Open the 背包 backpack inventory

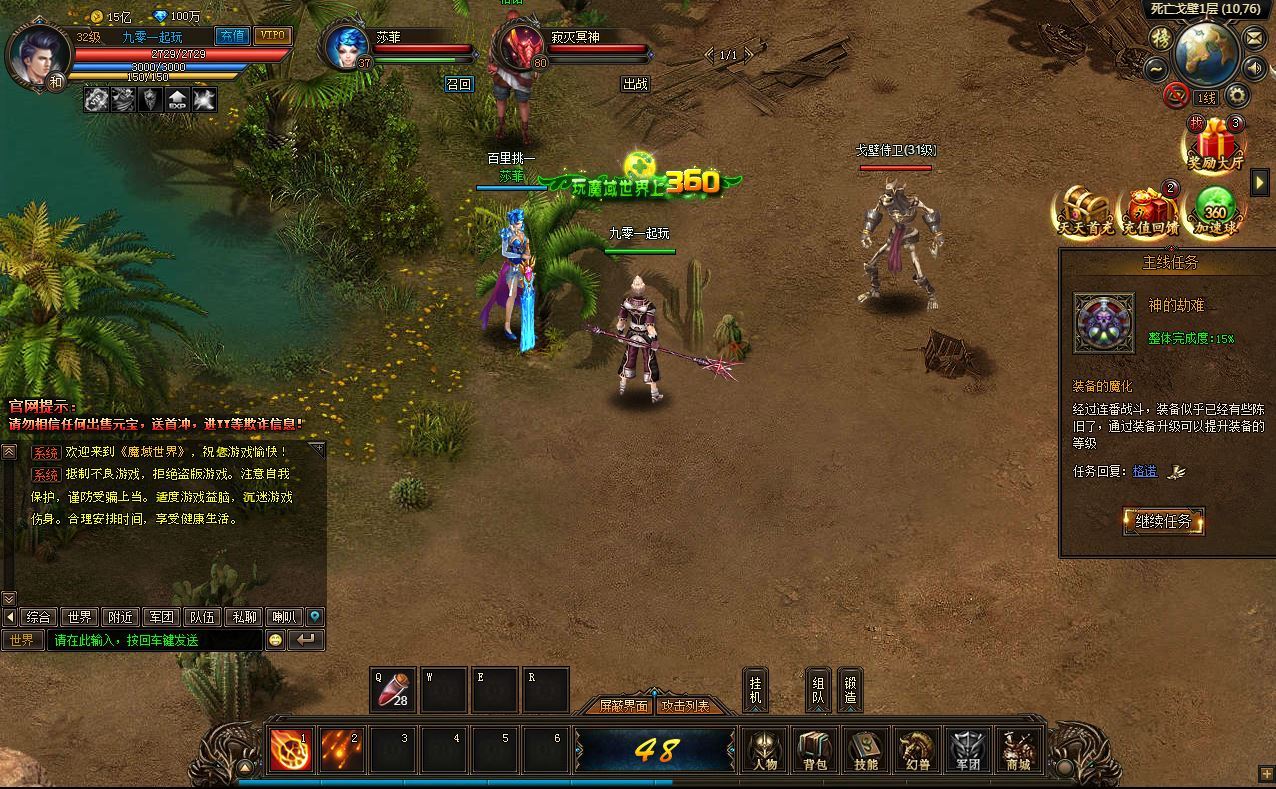pyautogui.click(x=814, y=750)
